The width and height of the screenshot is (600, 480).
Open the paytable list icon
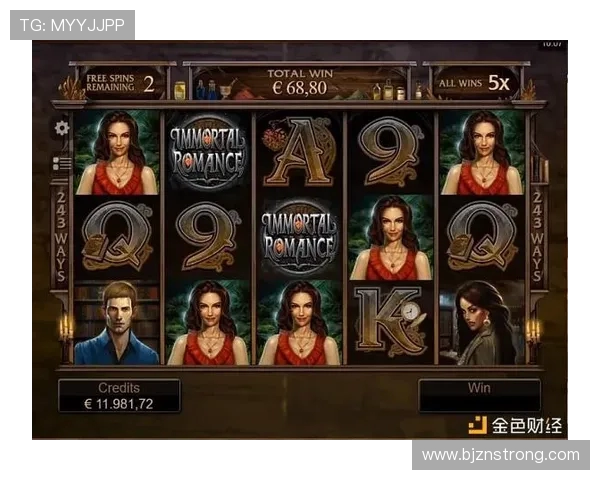tap(62, 163)
